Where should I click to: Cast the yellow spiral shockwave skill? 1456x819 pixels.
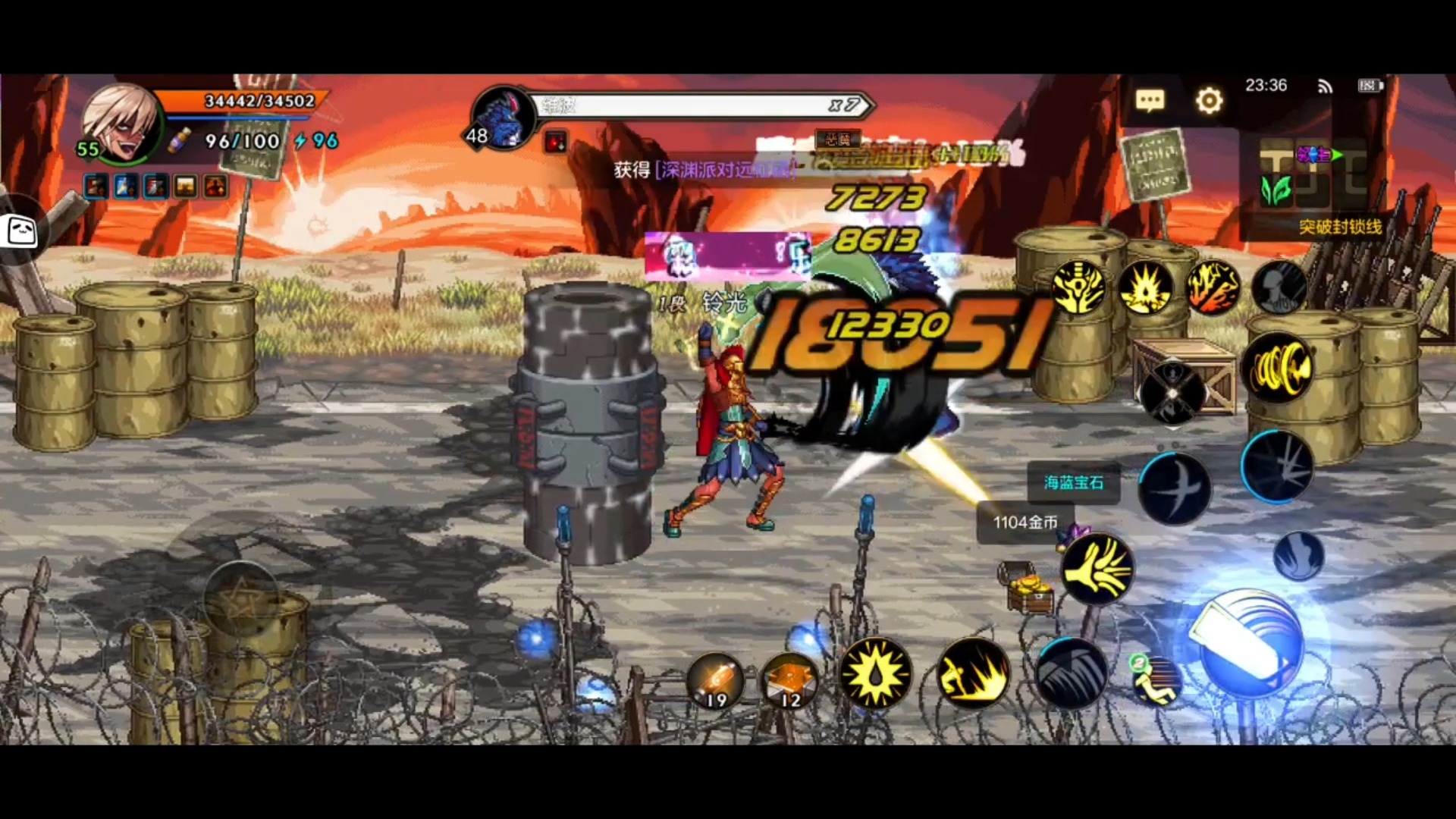[1279, 369]
